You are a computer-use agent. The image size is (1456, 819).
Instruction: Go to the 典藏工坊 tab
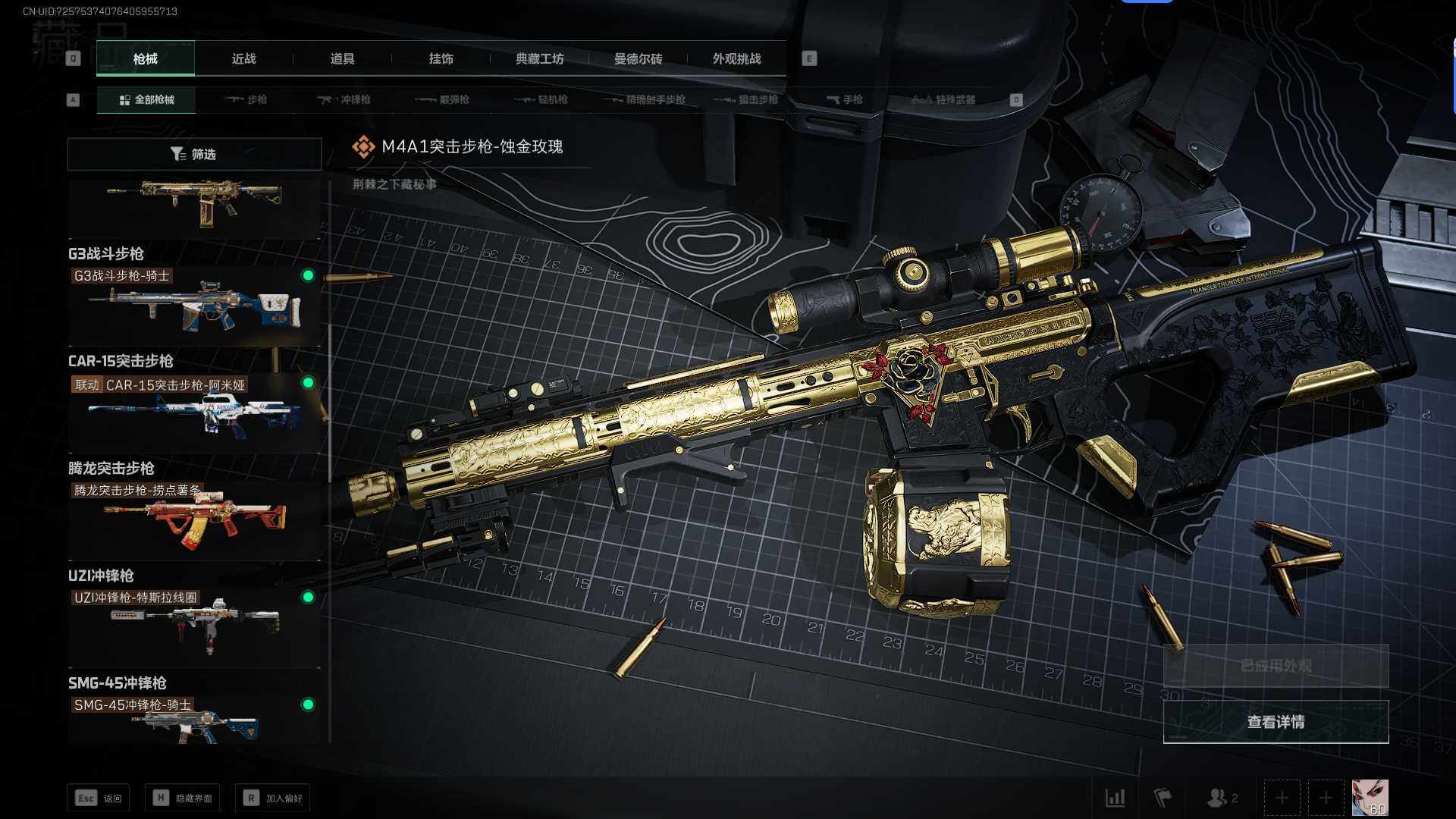539,58
